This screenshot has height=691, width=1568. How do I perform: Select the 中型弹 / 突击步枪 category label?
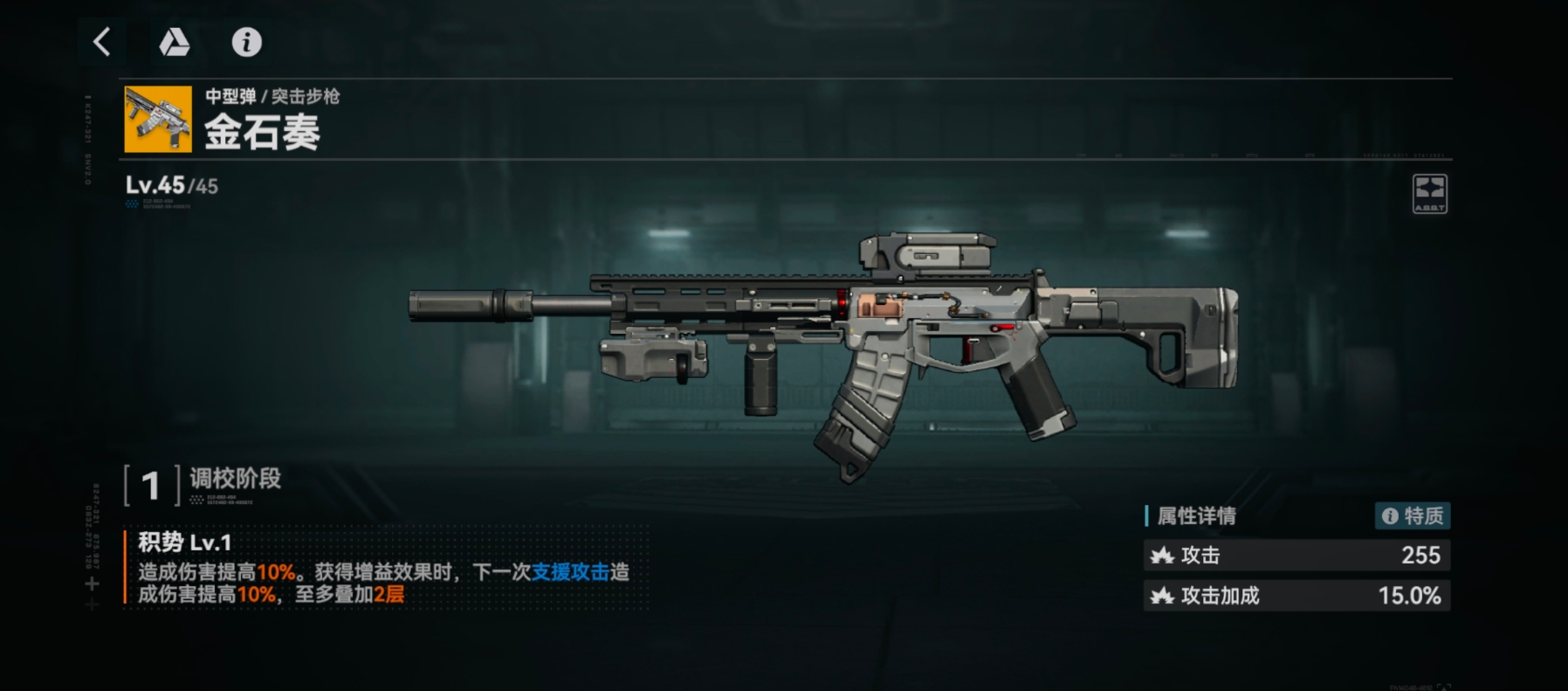click(272, 98)
